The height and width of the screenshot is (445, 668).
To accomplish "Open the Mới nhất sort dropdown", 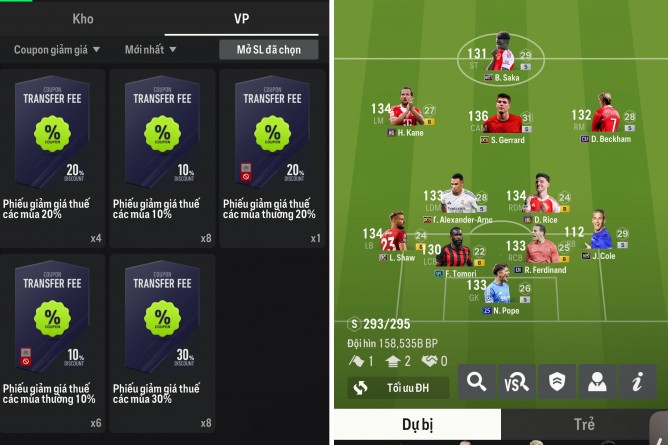I will [x=150, y=50].
